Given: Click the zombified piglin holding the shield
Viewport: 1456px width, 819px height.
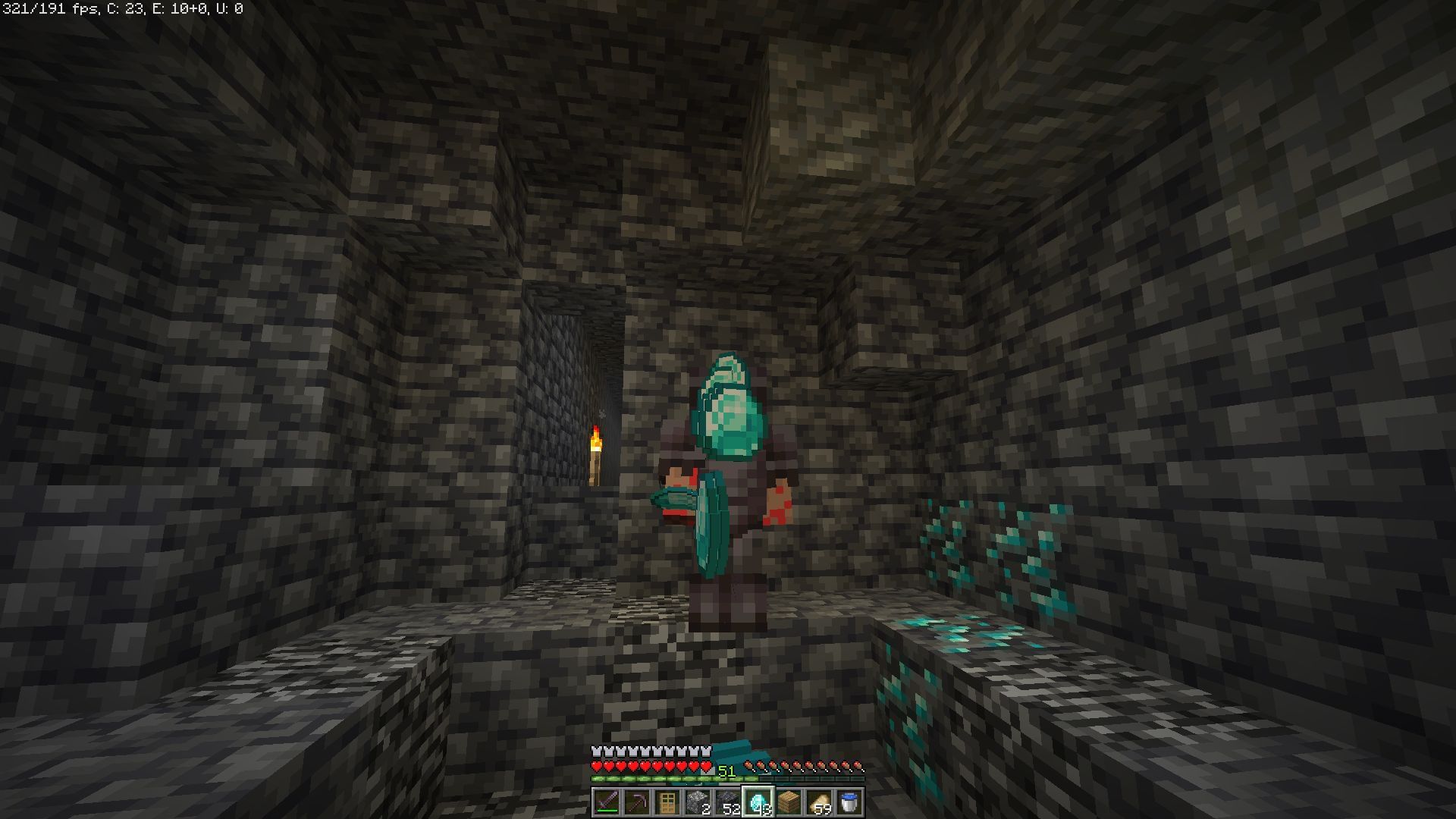Looking at the screenshot, I should [728, 485].
